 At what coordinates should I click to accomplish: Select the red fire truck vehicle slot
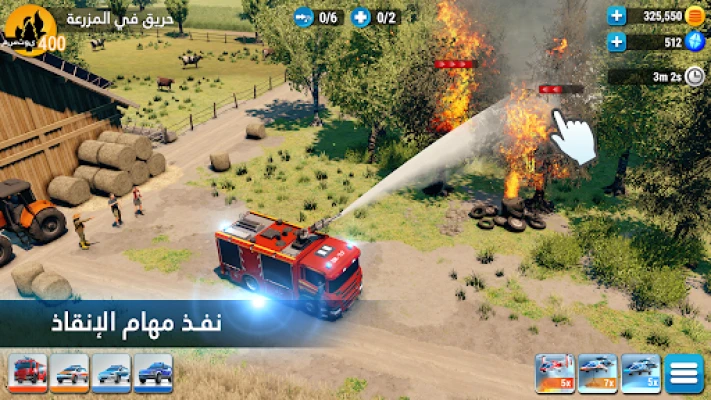[x=27, y=372]
